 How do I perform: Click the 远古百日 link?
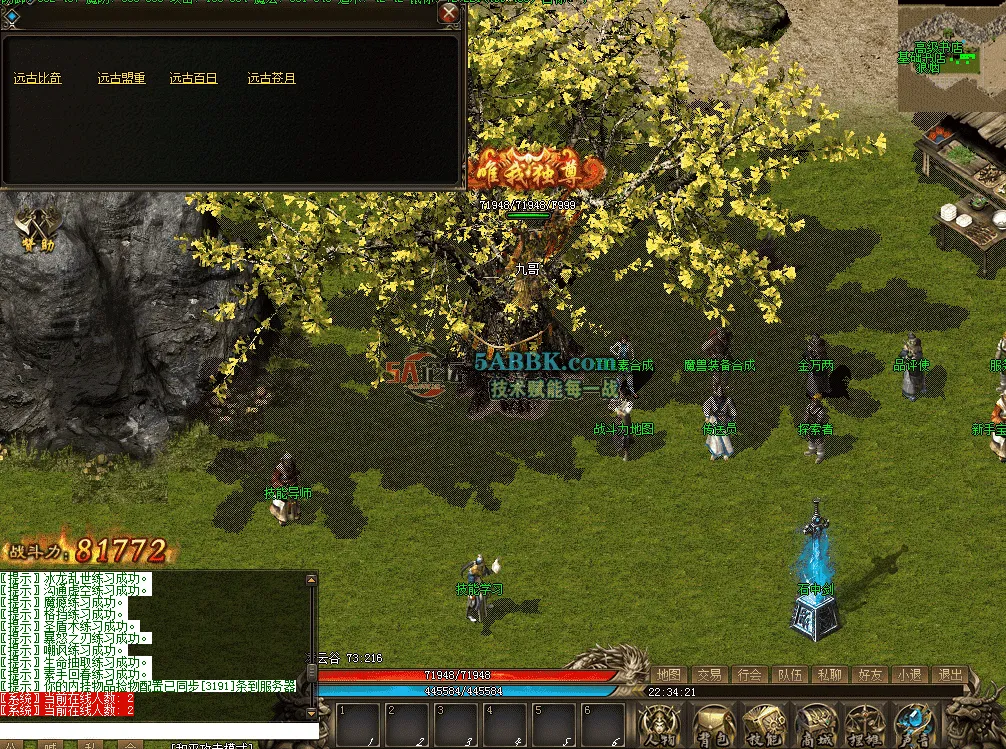pos(193,78)
